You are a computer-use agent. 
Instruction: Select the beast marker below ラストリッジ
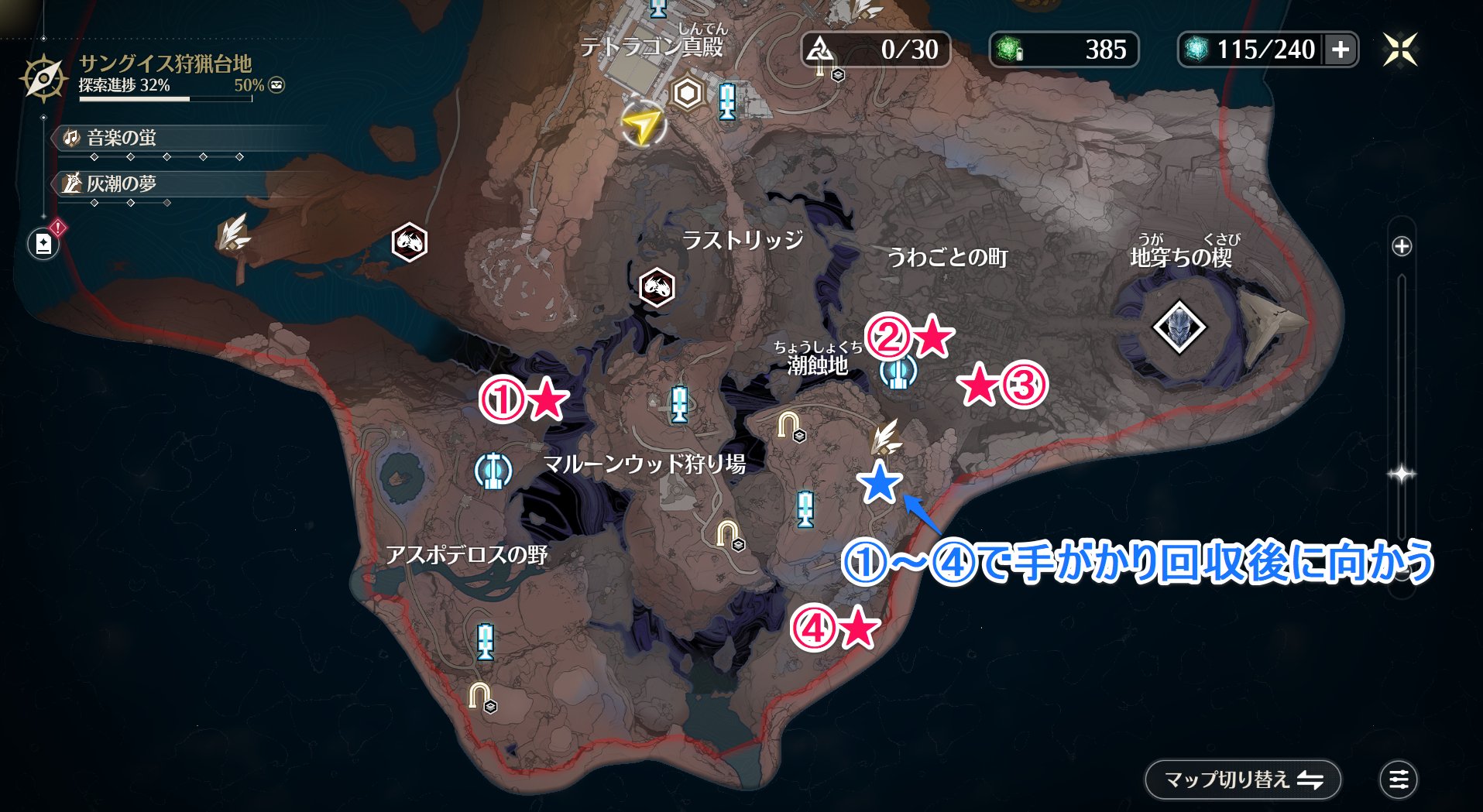657,287
